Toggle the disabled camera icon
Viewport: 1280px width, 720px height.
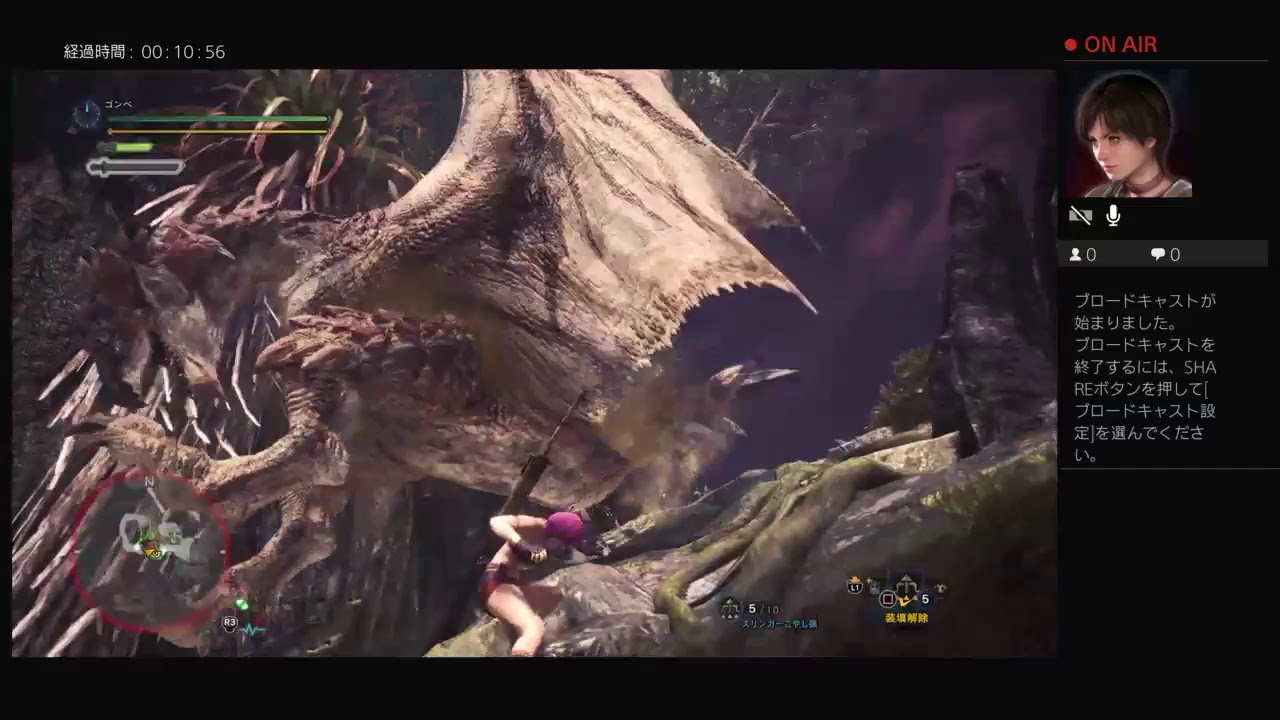tap(1081, 215)
